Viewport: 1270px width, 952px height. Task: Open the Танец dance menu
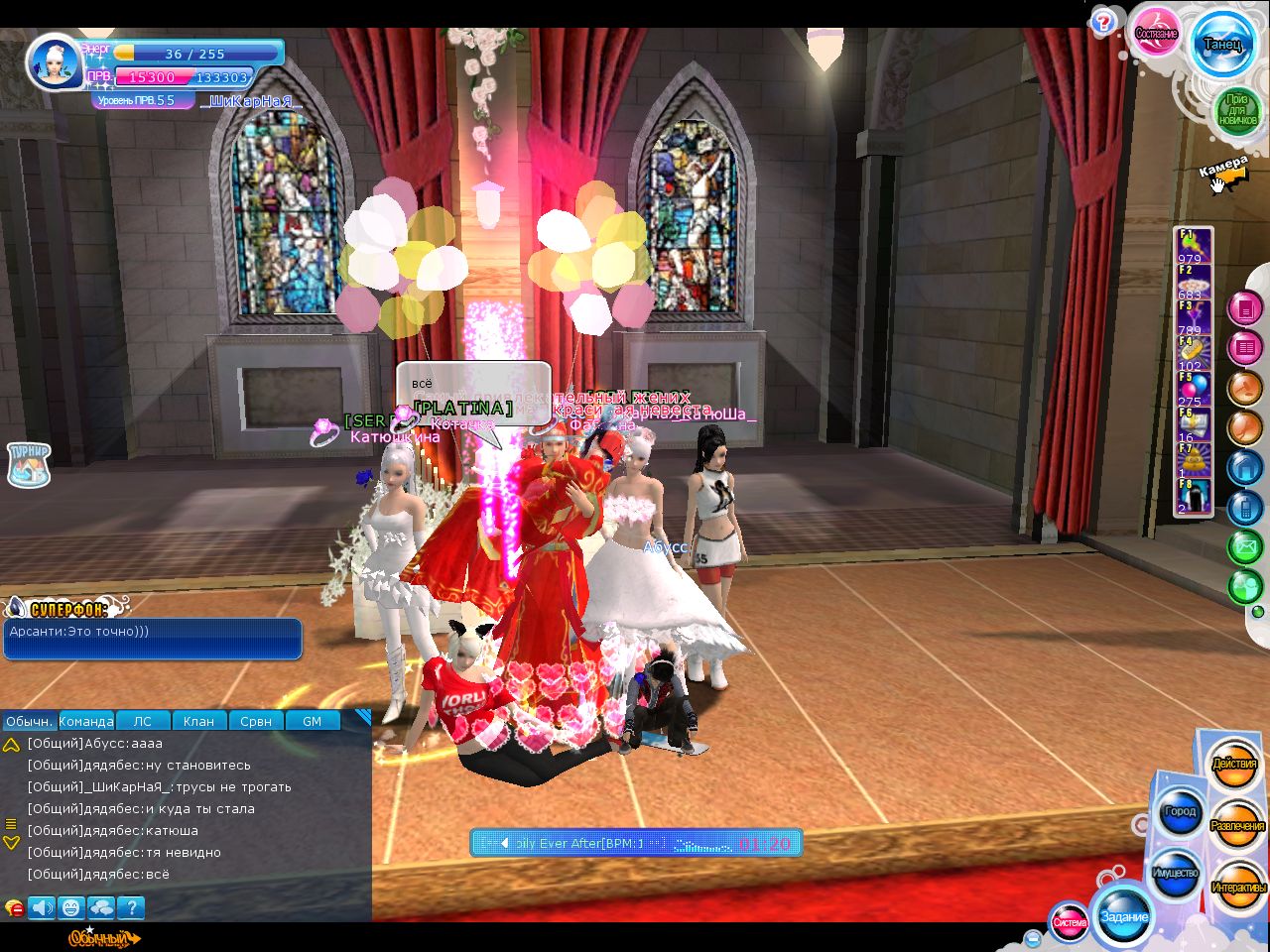click(x=1222, y=45)
